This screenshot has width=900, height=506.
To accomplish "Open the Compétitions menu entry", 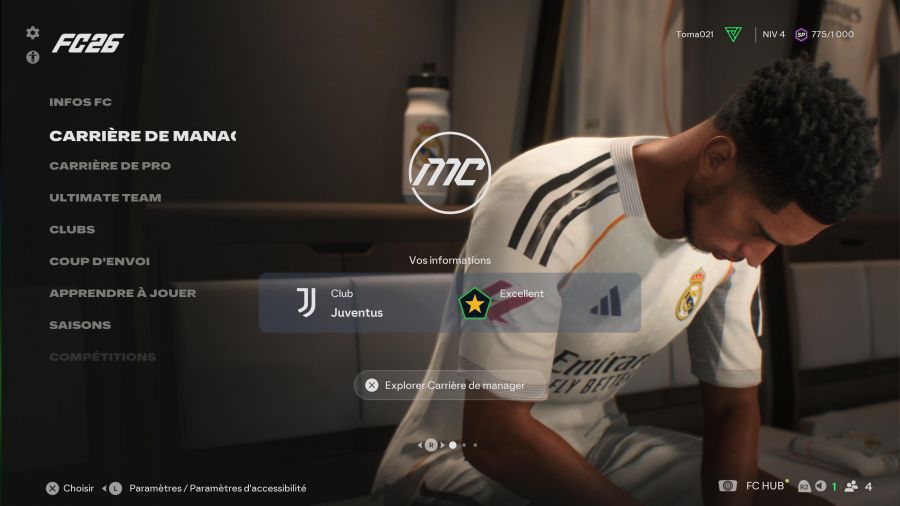I will (102, 357).
